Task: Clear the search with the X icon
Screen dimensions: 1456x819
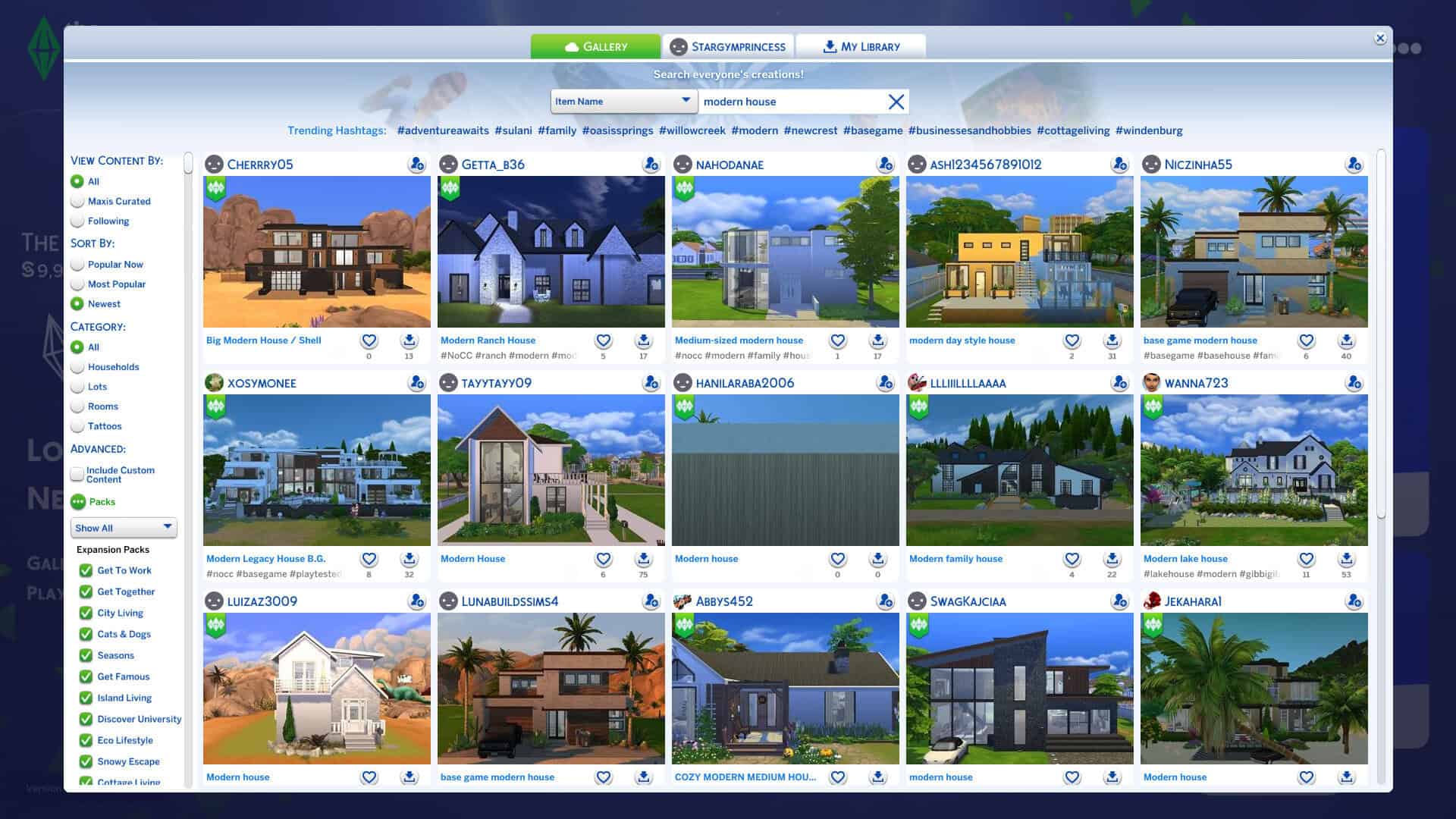Action: pos(896,101)
